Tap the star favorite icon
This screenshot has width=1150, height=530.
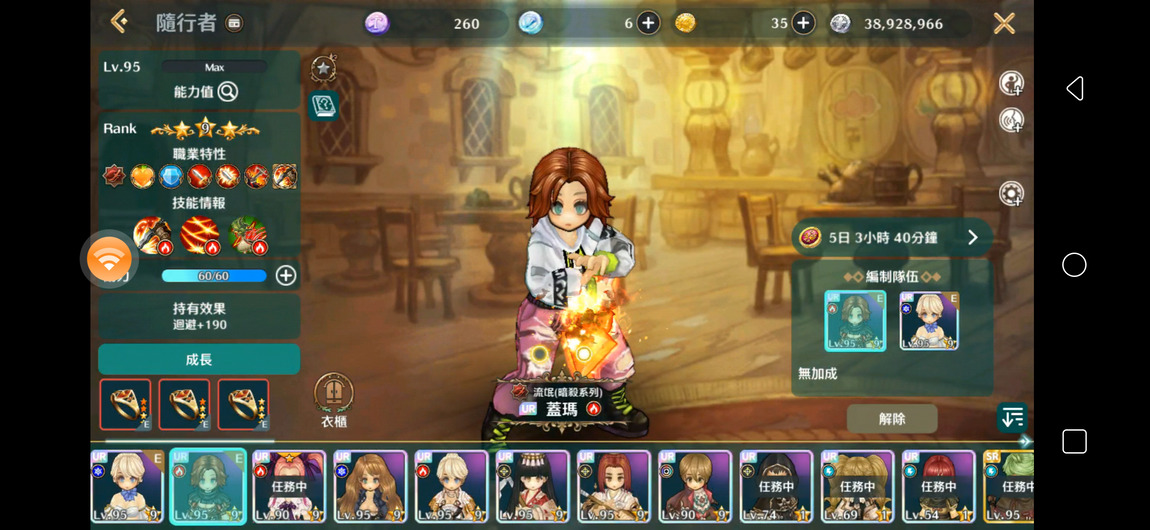tap(323, 68)
